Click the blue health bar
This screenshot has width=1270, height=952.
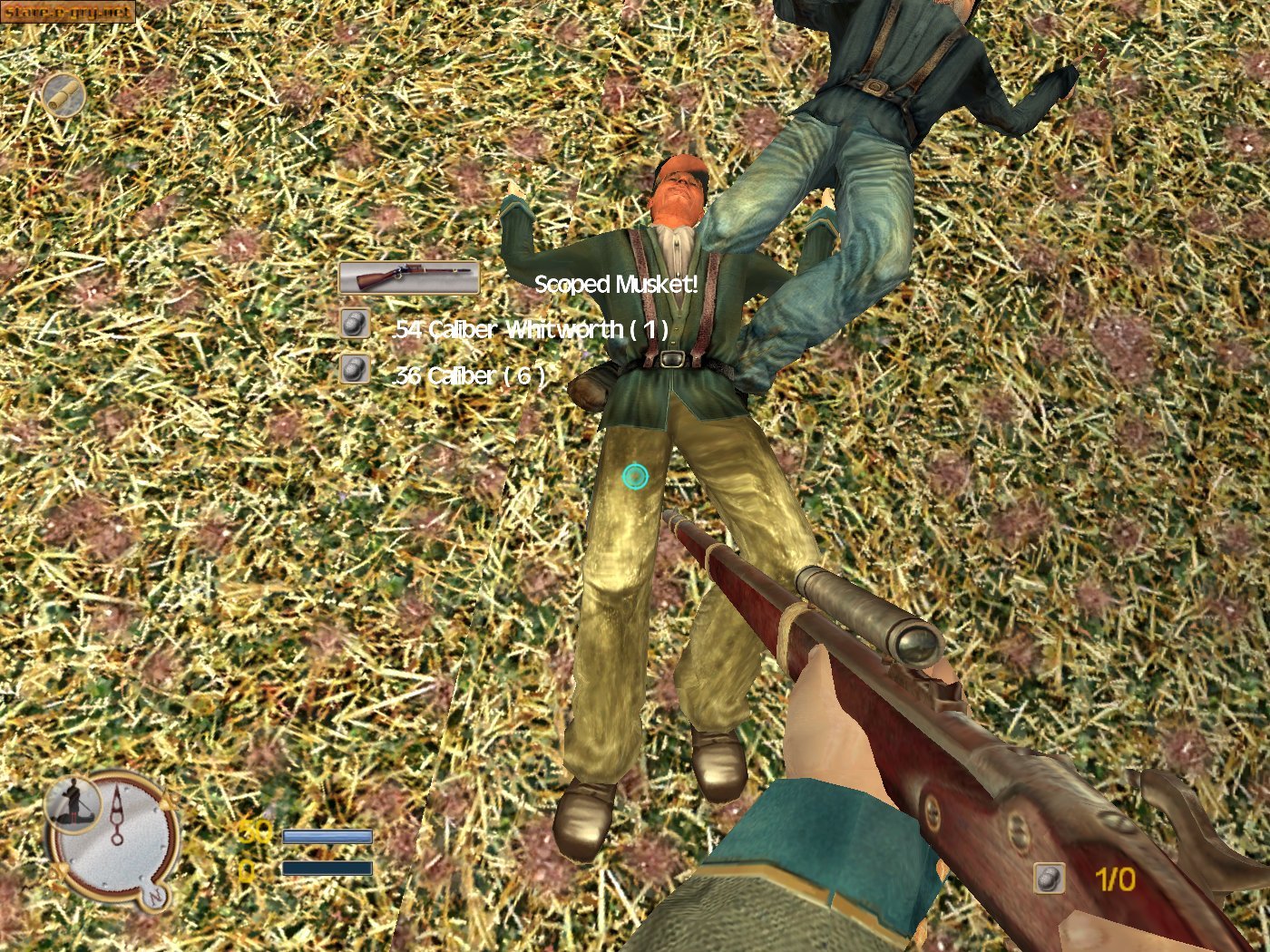point(328,836)
